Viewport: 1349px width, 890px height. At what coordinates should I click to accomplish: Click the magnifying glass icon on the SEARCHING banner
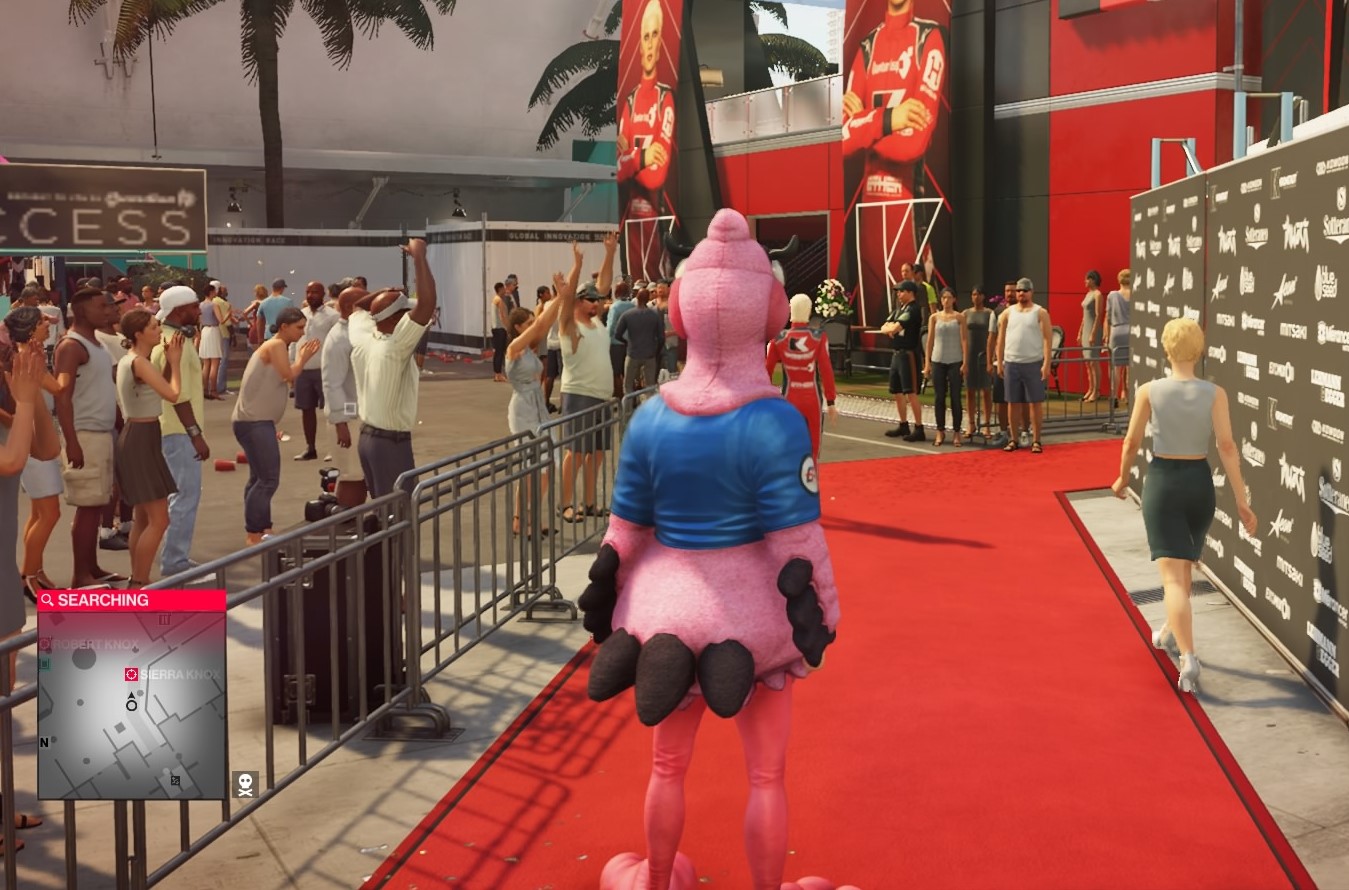click(47, 601)
